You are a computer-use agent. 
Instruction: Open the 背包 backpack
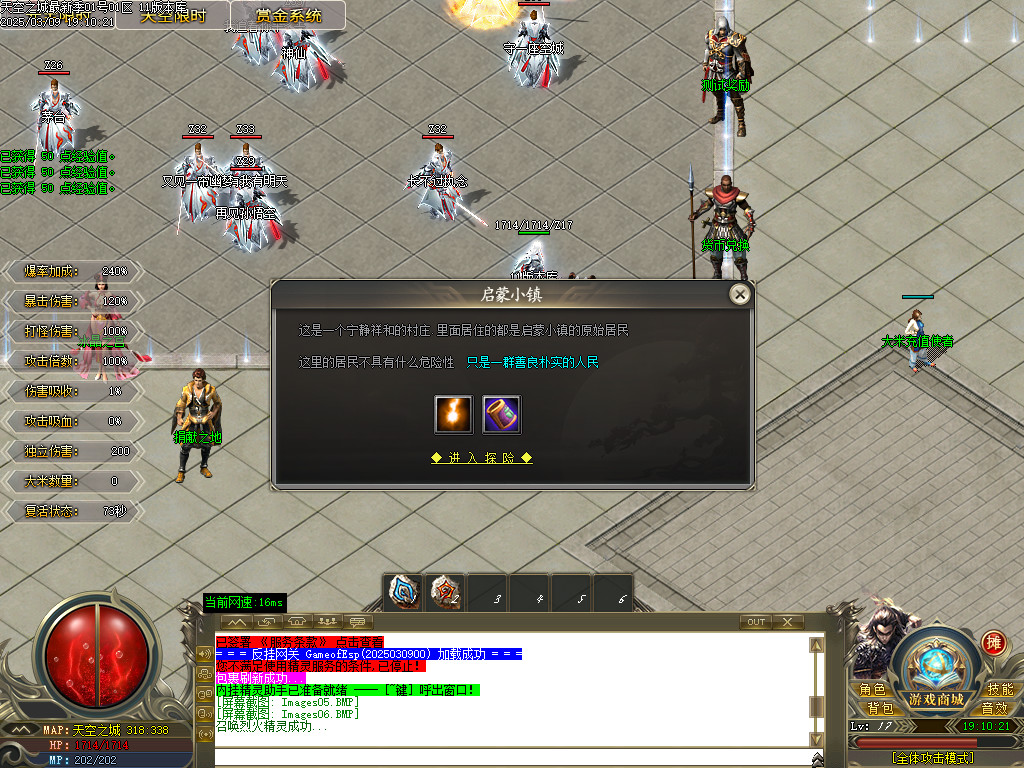[x=880, y=708]
